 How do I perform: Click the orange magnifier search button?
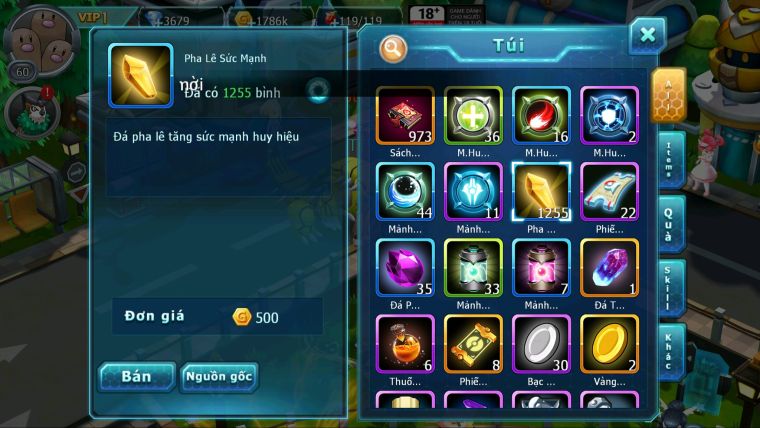[394, 47]
